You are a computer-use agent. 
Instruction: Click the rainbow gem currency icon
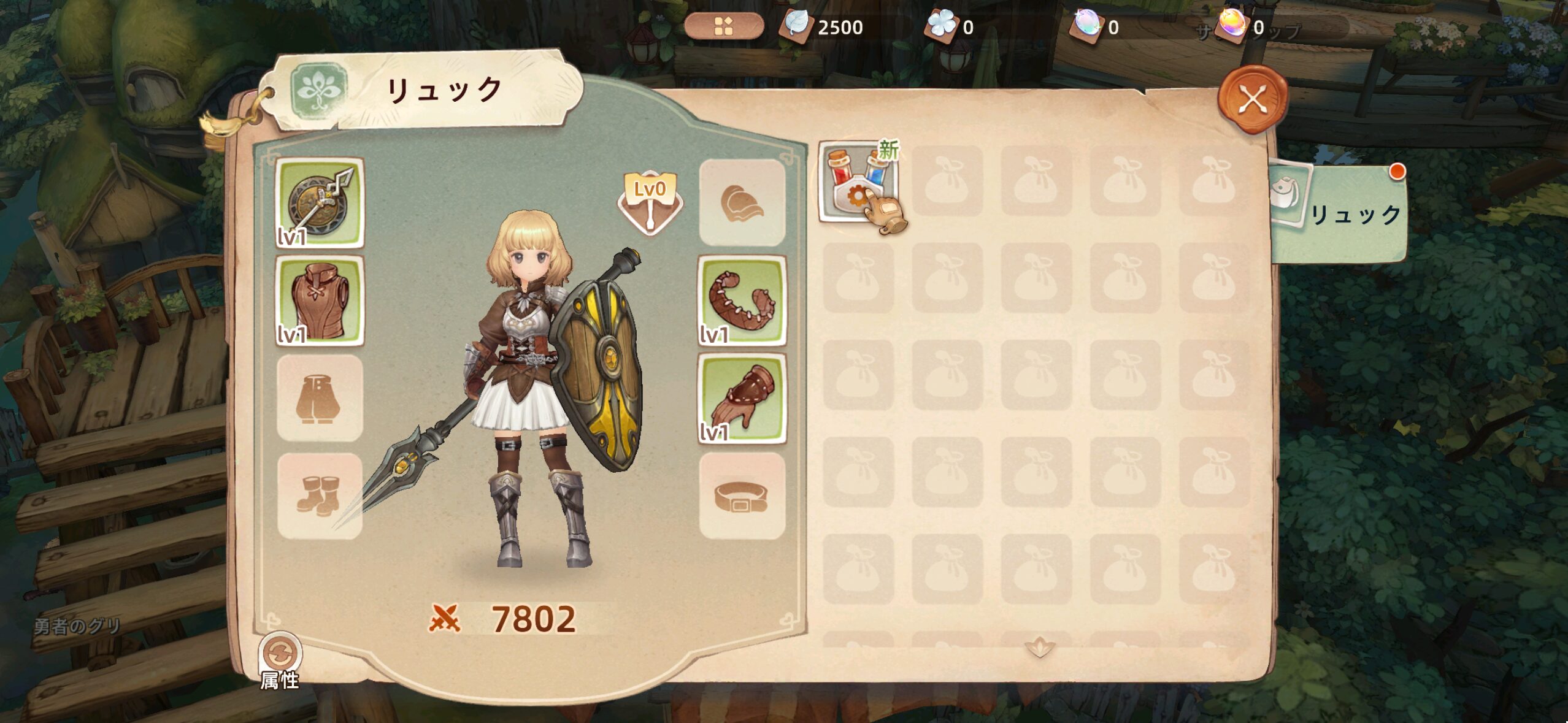[x=1232, y=26]
